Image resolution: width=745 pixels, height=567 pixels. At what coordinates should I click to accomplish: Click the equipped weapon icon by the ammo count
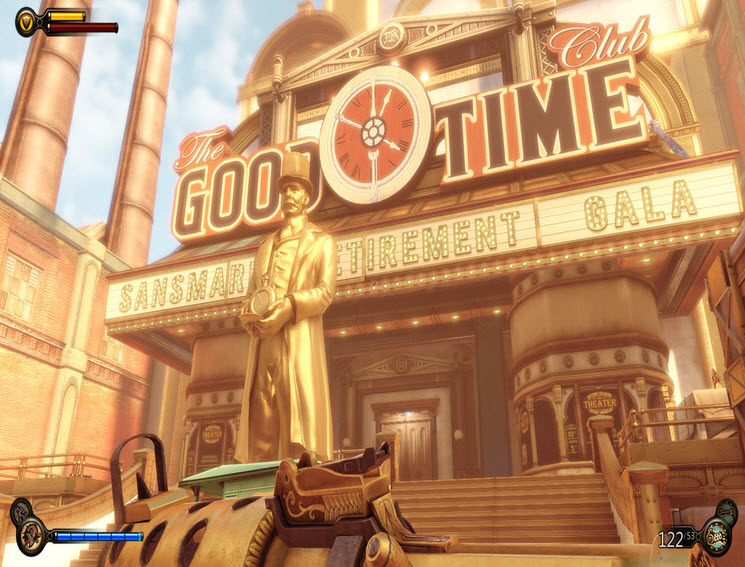tap(714, 539)
